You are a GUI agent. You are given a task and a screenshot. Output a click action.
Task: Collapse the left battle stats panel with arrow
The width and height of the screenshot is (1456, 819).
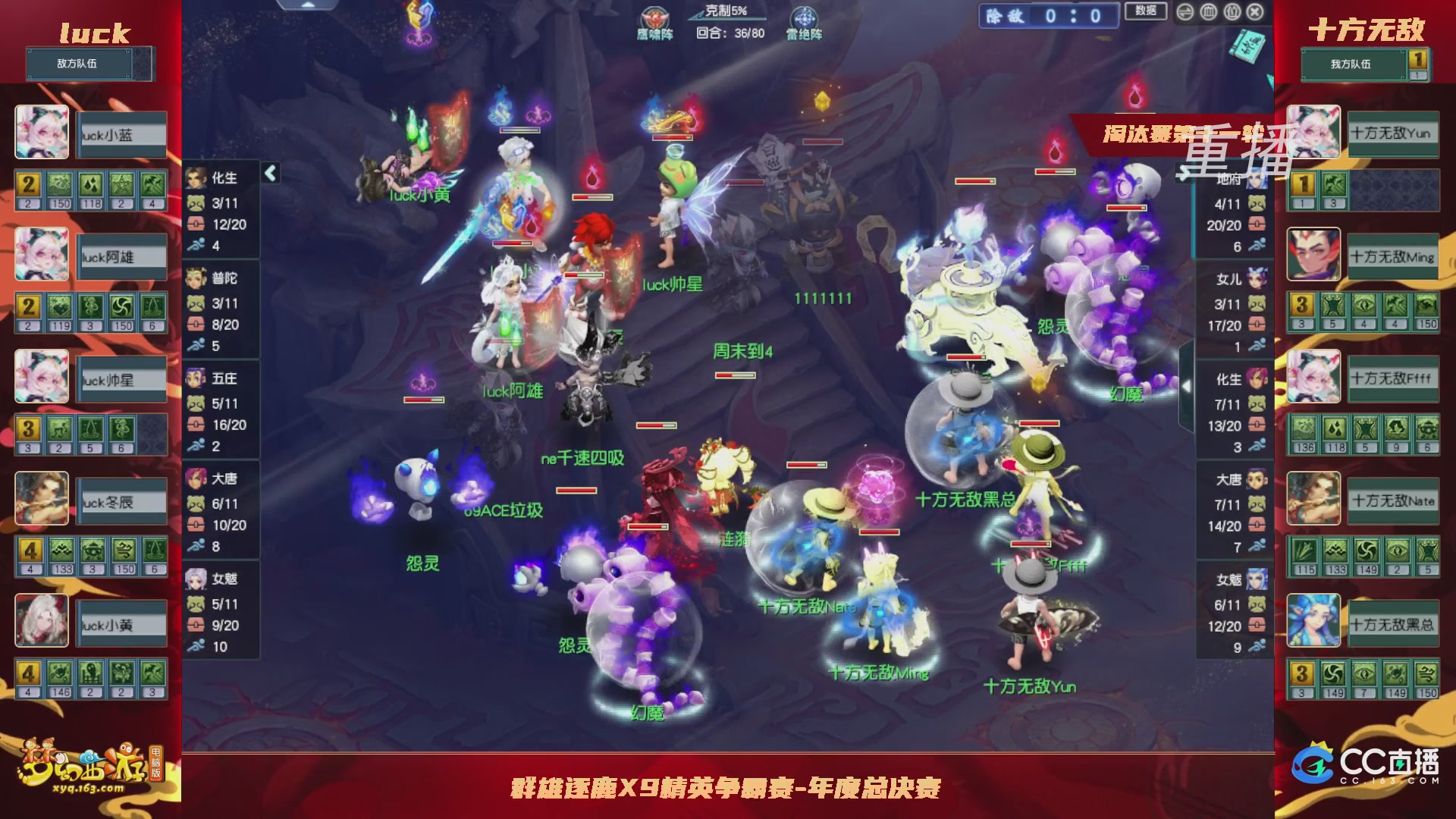pos(269,173)
